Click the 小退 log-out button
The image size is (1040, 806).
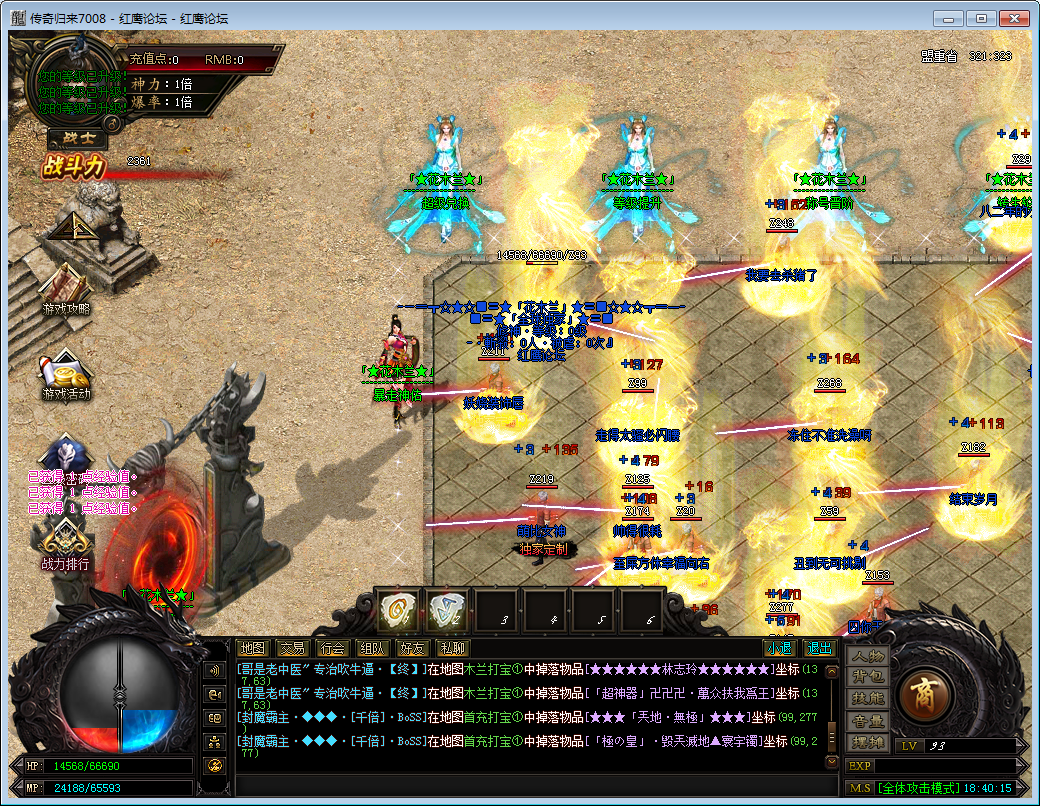pos(778,648)
